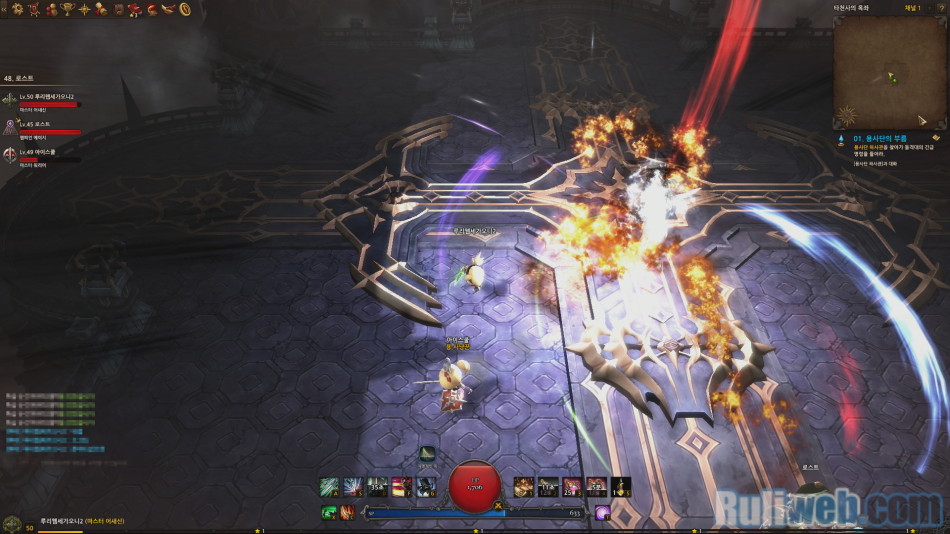Use the item with count 25
Viewport: 950px width, 534px height.
[x=572, y=487]
